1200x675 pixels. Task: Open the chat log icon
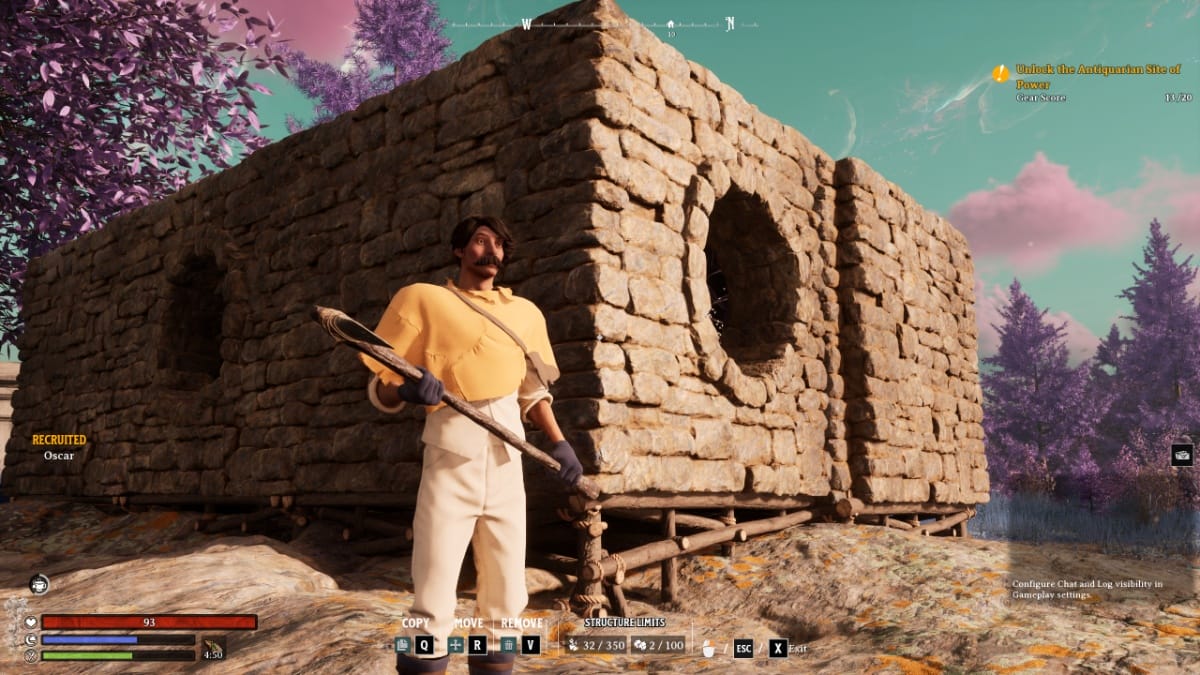(1182, 455)
